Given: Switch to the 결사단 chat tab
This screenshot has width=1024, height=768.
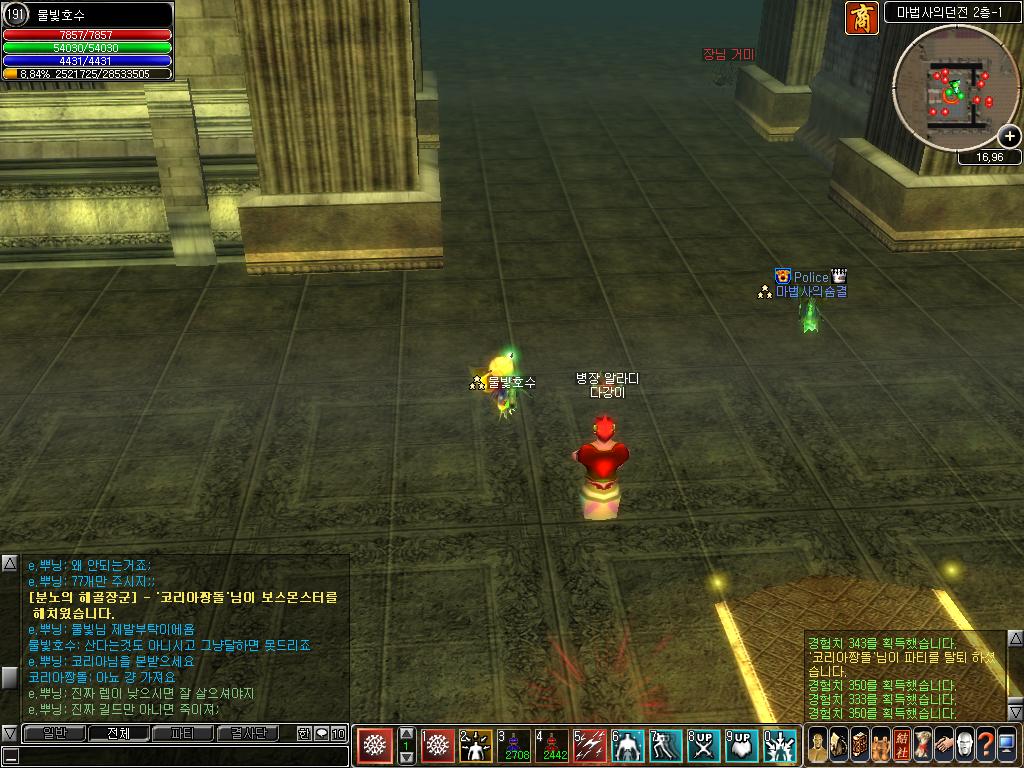Looking at the screenshot, I should click(248, 734).
